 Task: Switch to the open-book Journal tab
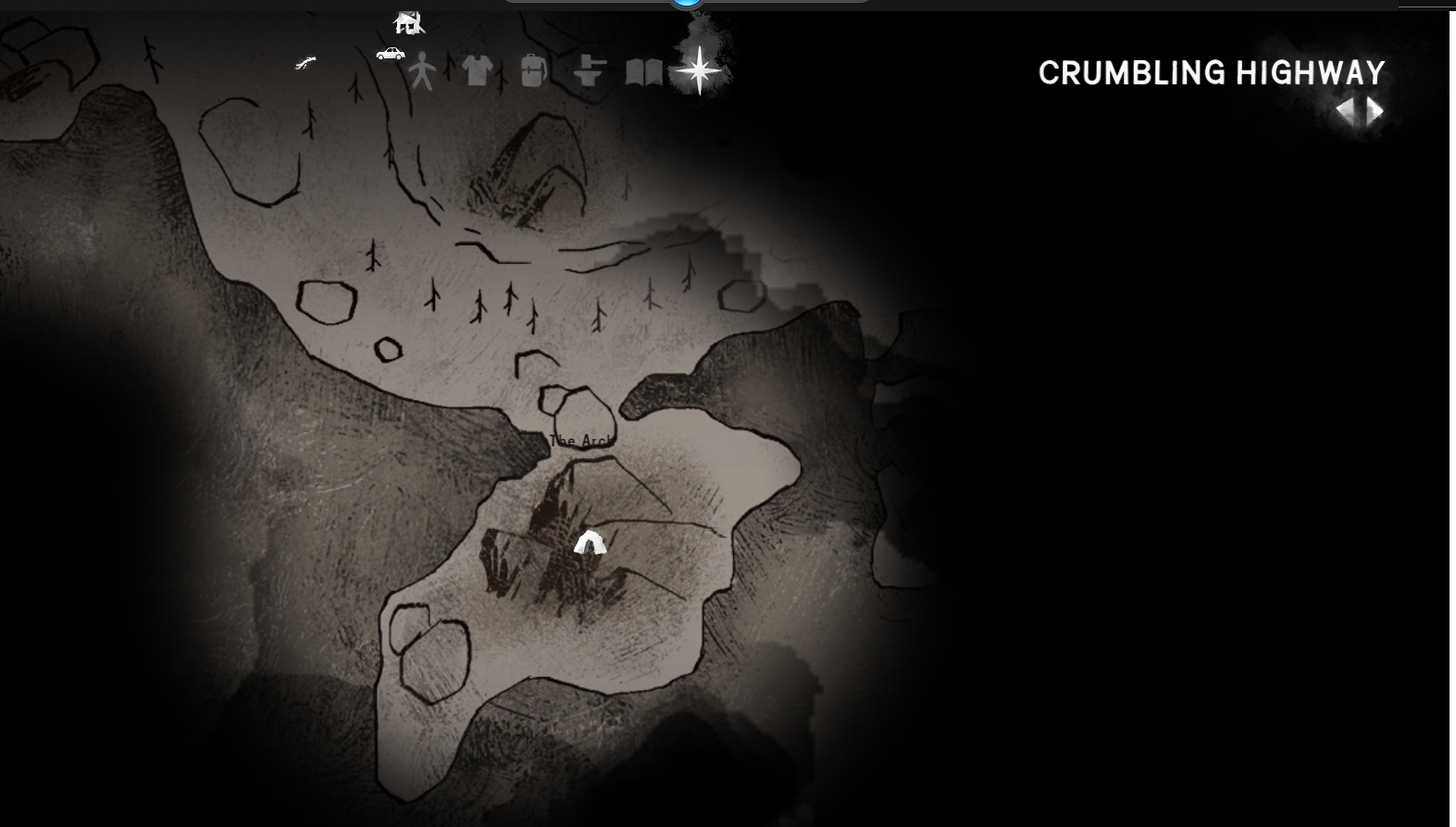(x=644, y=71)
